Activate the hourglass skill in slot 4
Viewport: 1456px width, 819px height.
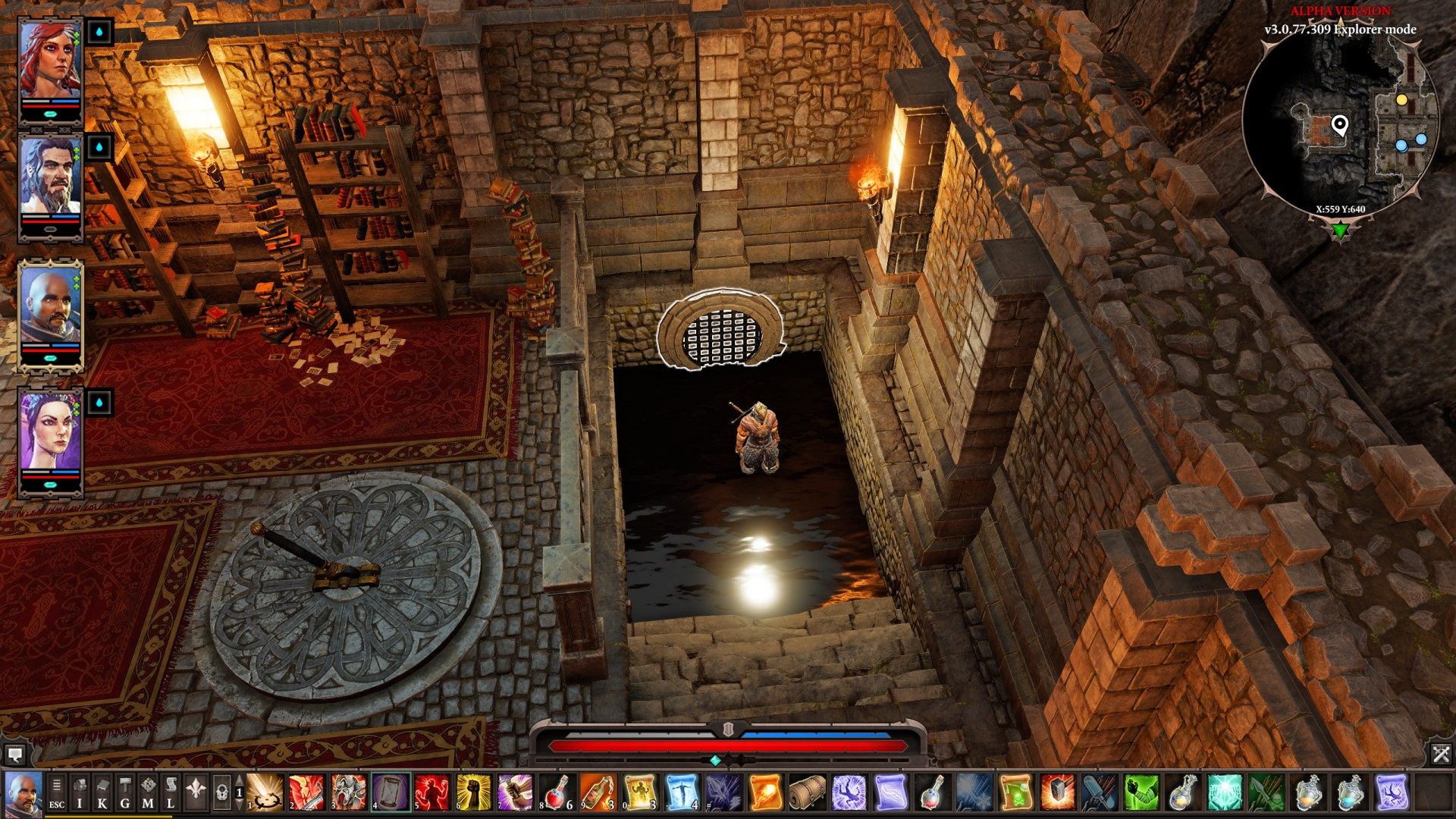click(x=391, y=792)
